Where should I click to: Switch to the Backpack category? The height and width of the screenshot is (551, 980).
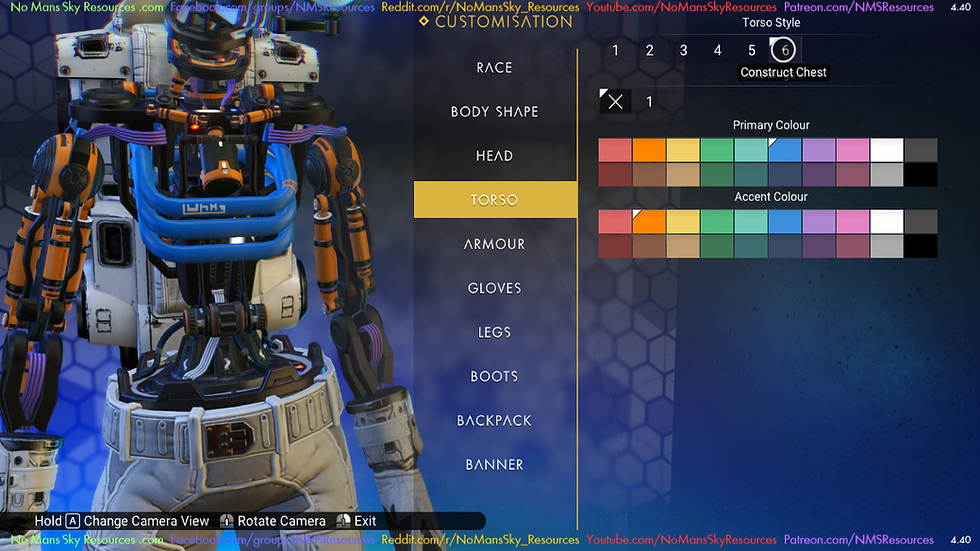pos(494,420)
